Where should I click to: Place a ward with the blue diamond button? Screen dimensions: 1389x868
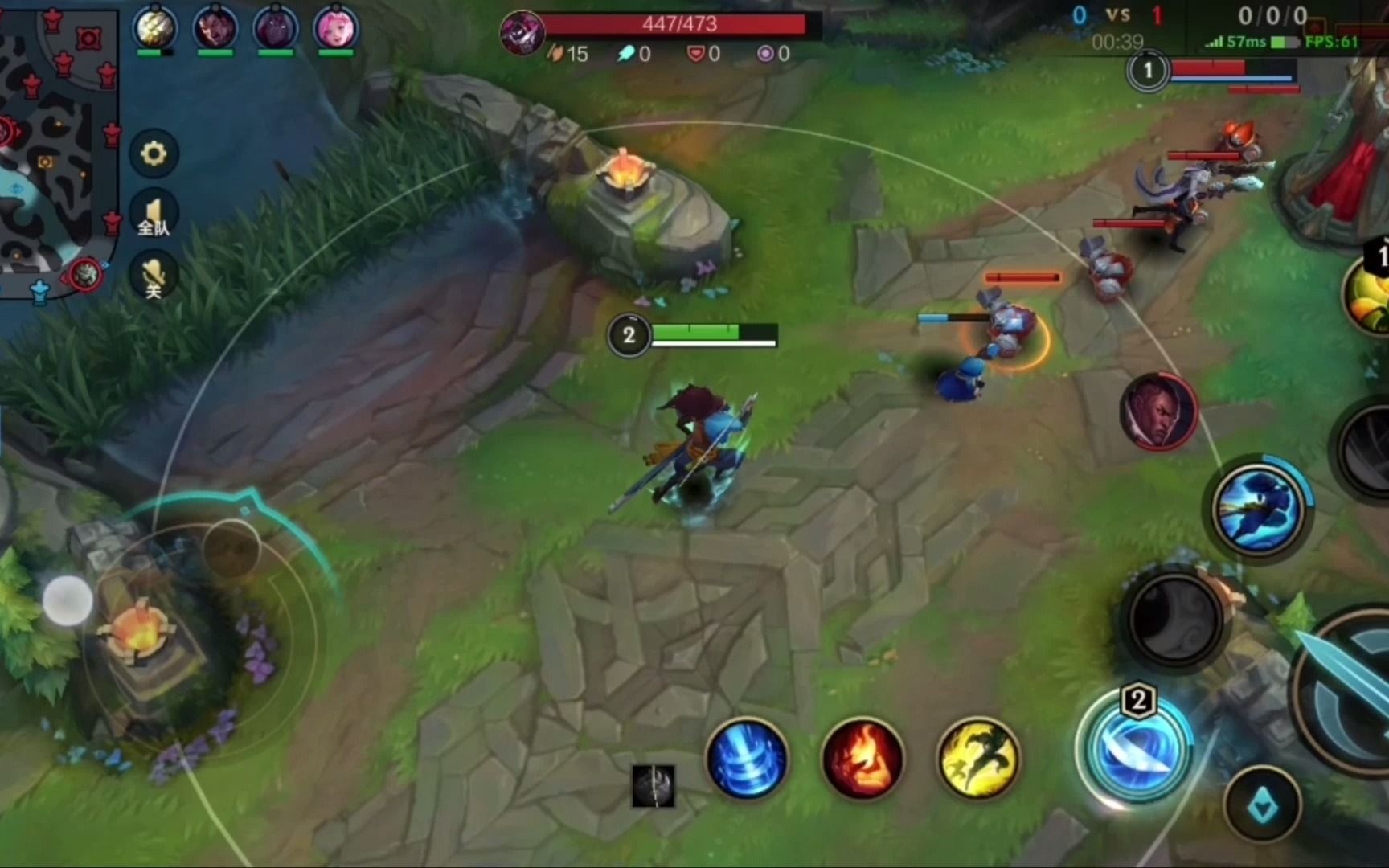[x=1263, y=804]
